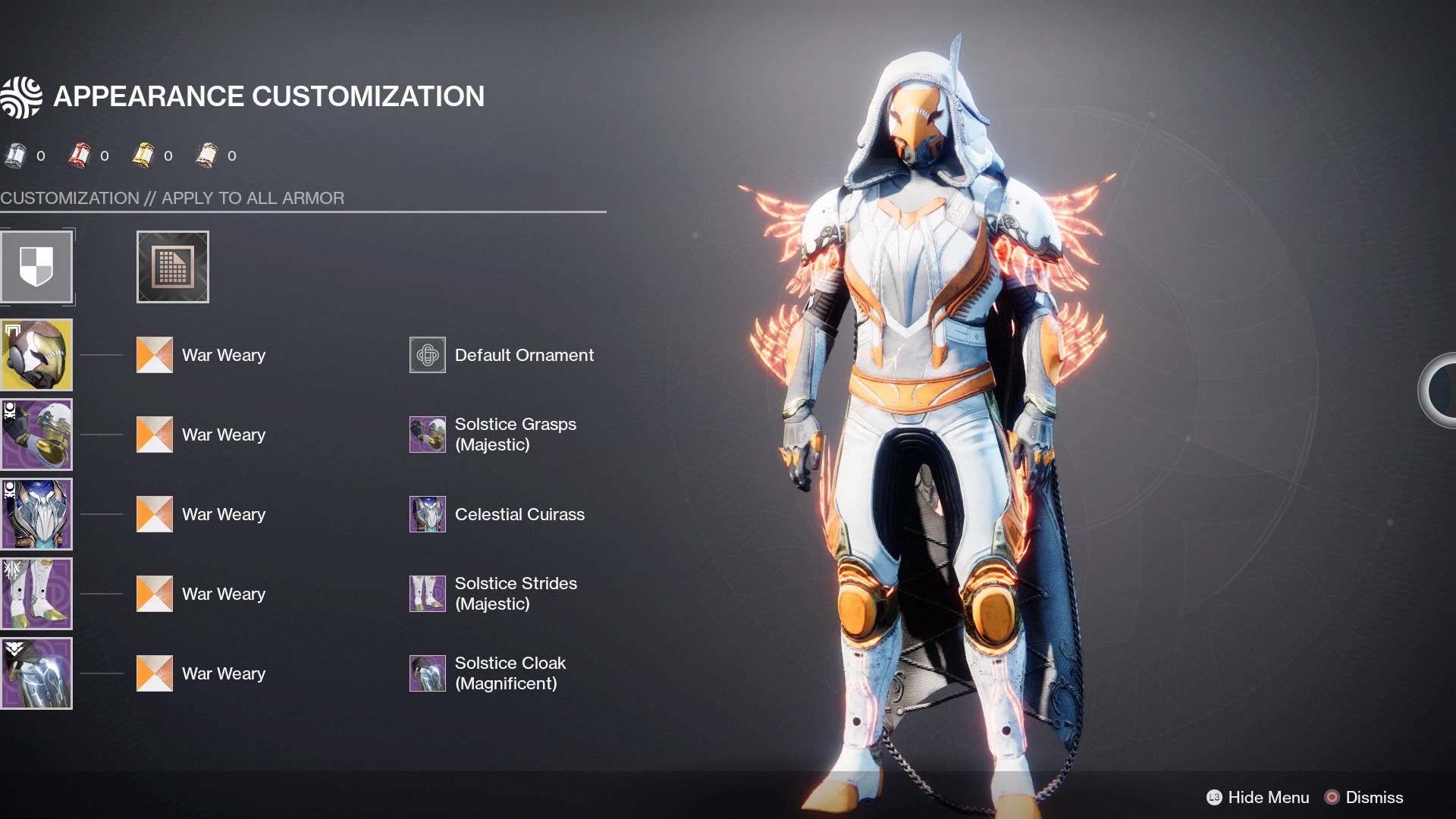Select the War Weary shader swatch for legs
Screen dimensions: 1456x819
coord(154,593)
